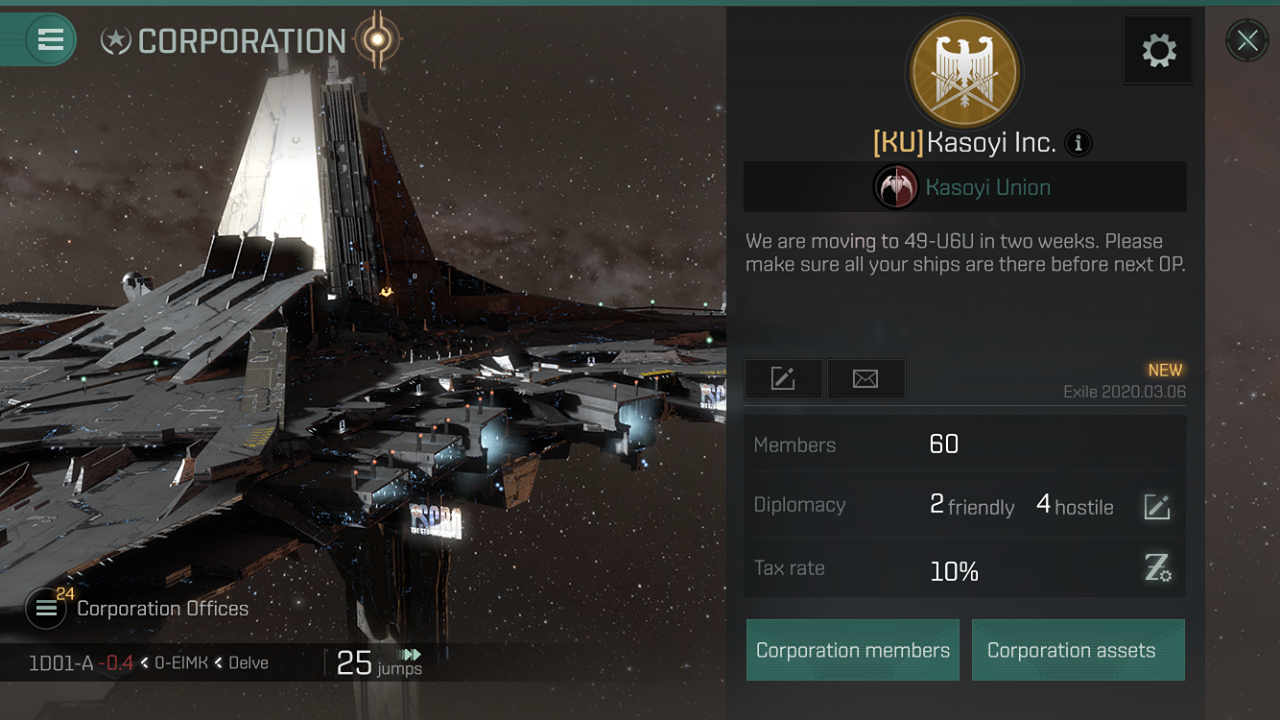
Task: View Corporation members
Action: click(x=853, y=650)
